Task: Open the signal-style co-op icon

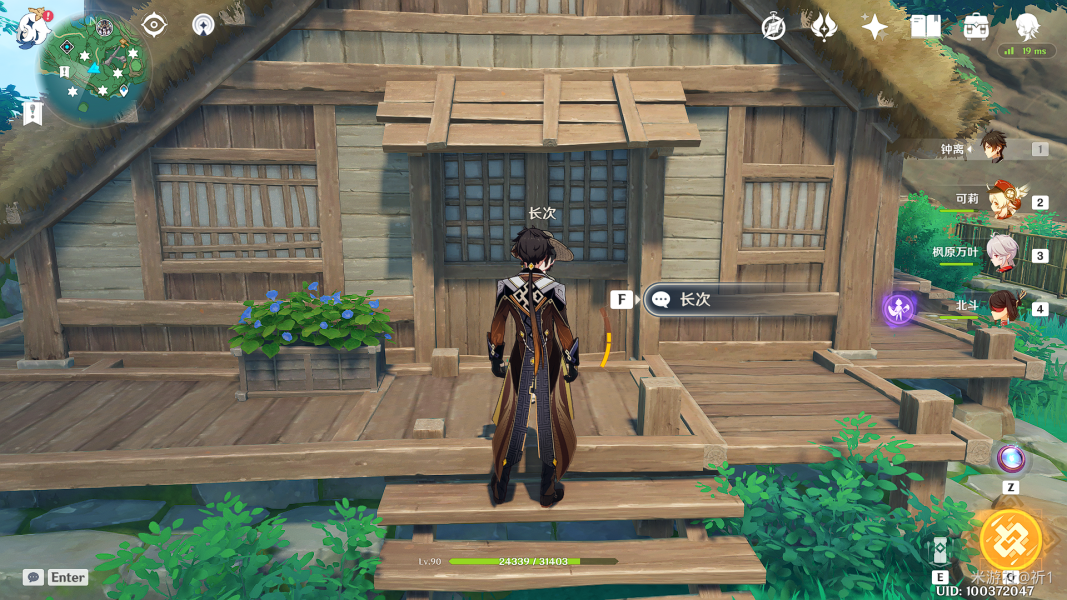Action: 203,25
